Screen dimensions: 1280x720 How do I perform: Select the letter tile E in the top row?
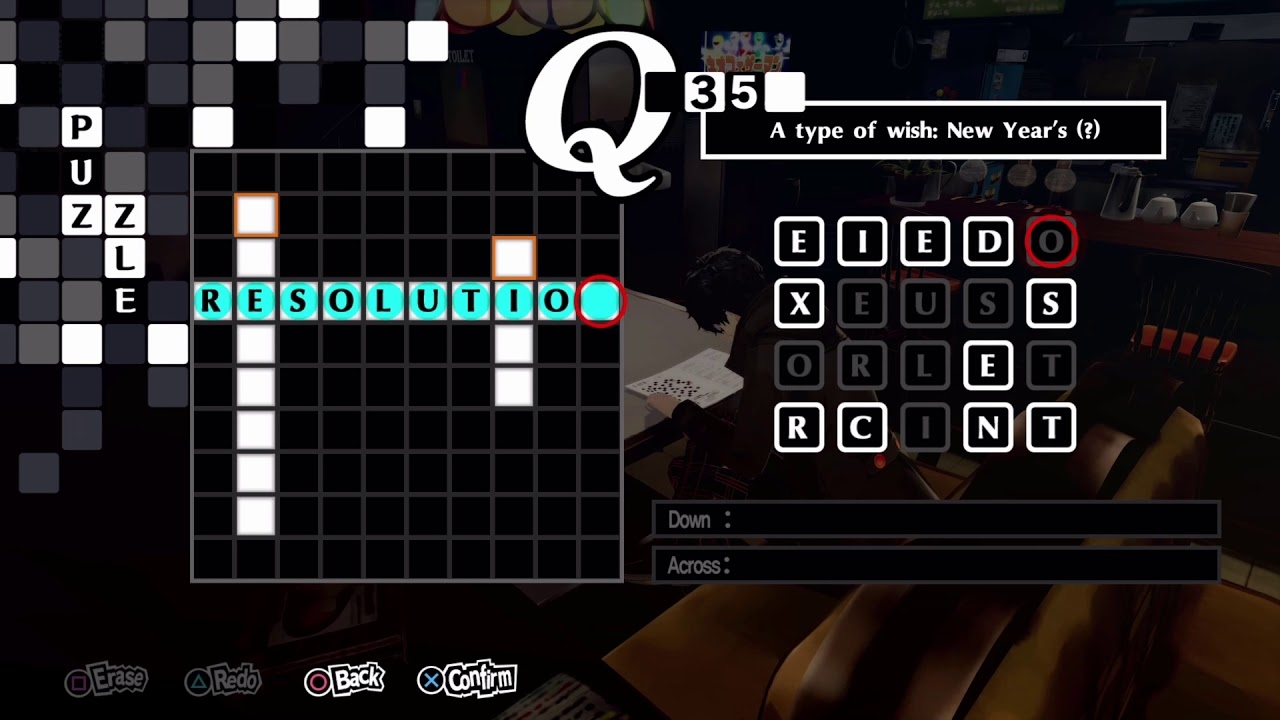799,242
